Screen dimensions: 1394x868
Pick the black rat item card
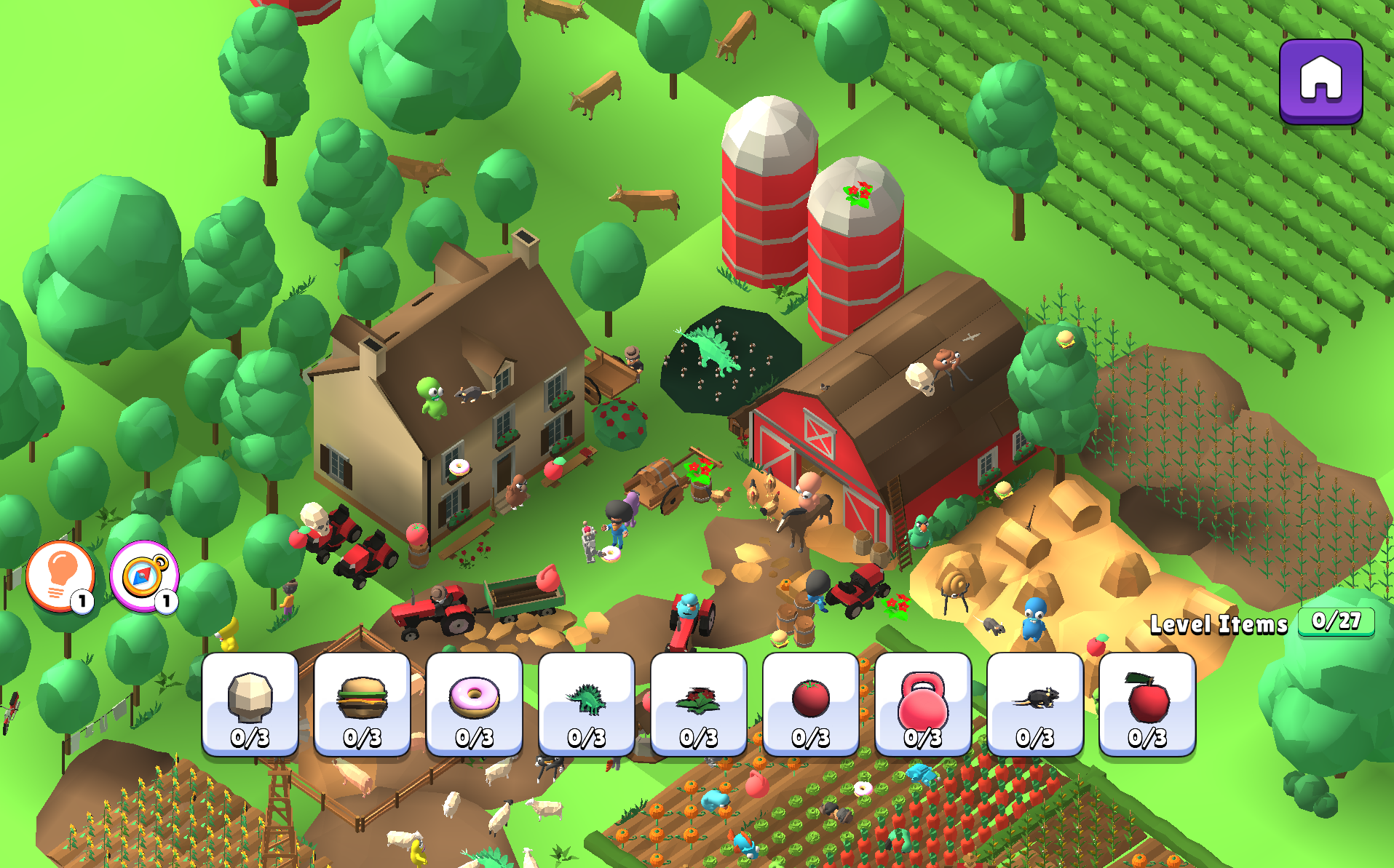click(x=1034, y=704)
